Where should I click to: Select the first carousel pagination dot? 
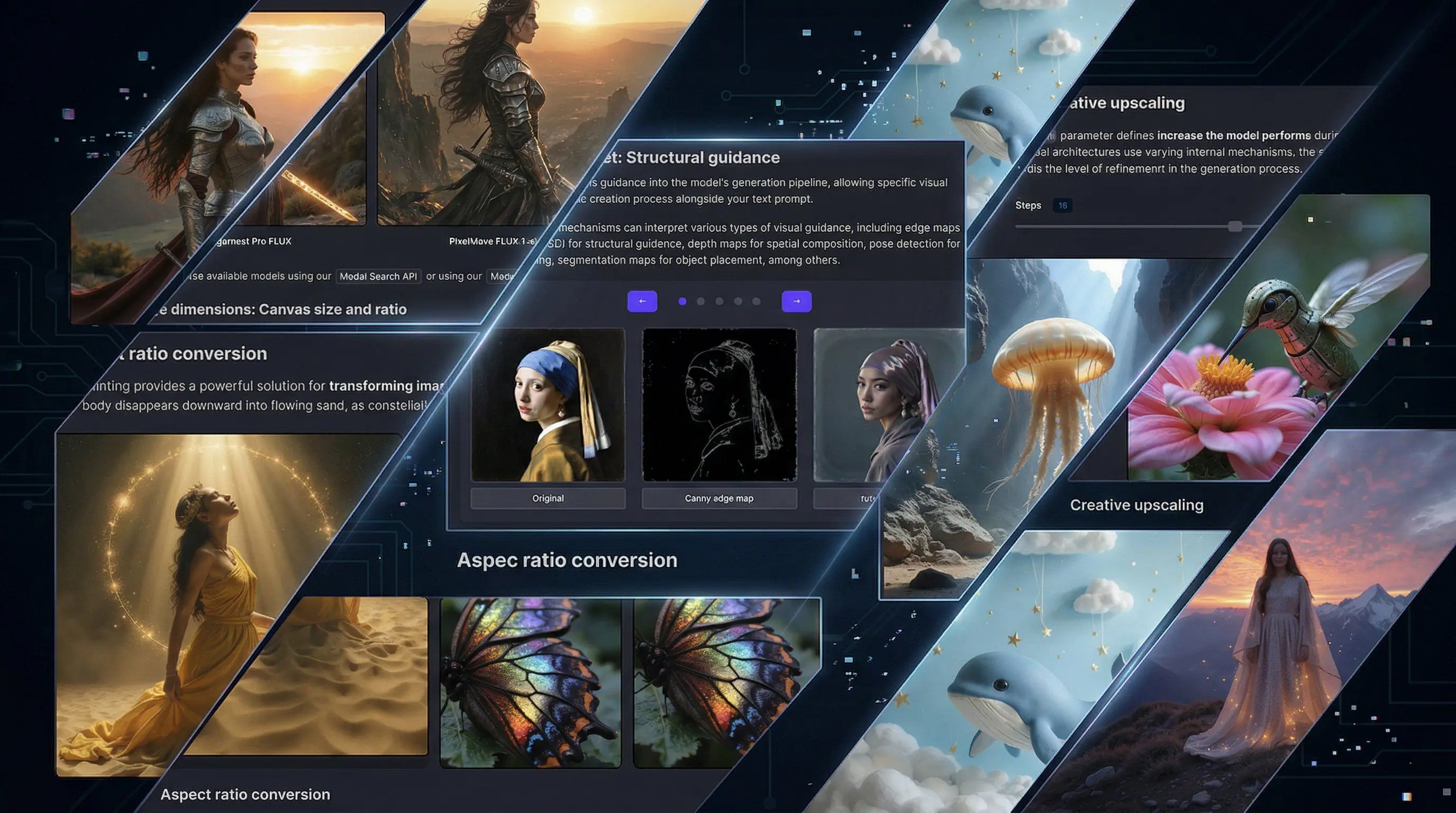click(682, 302)
